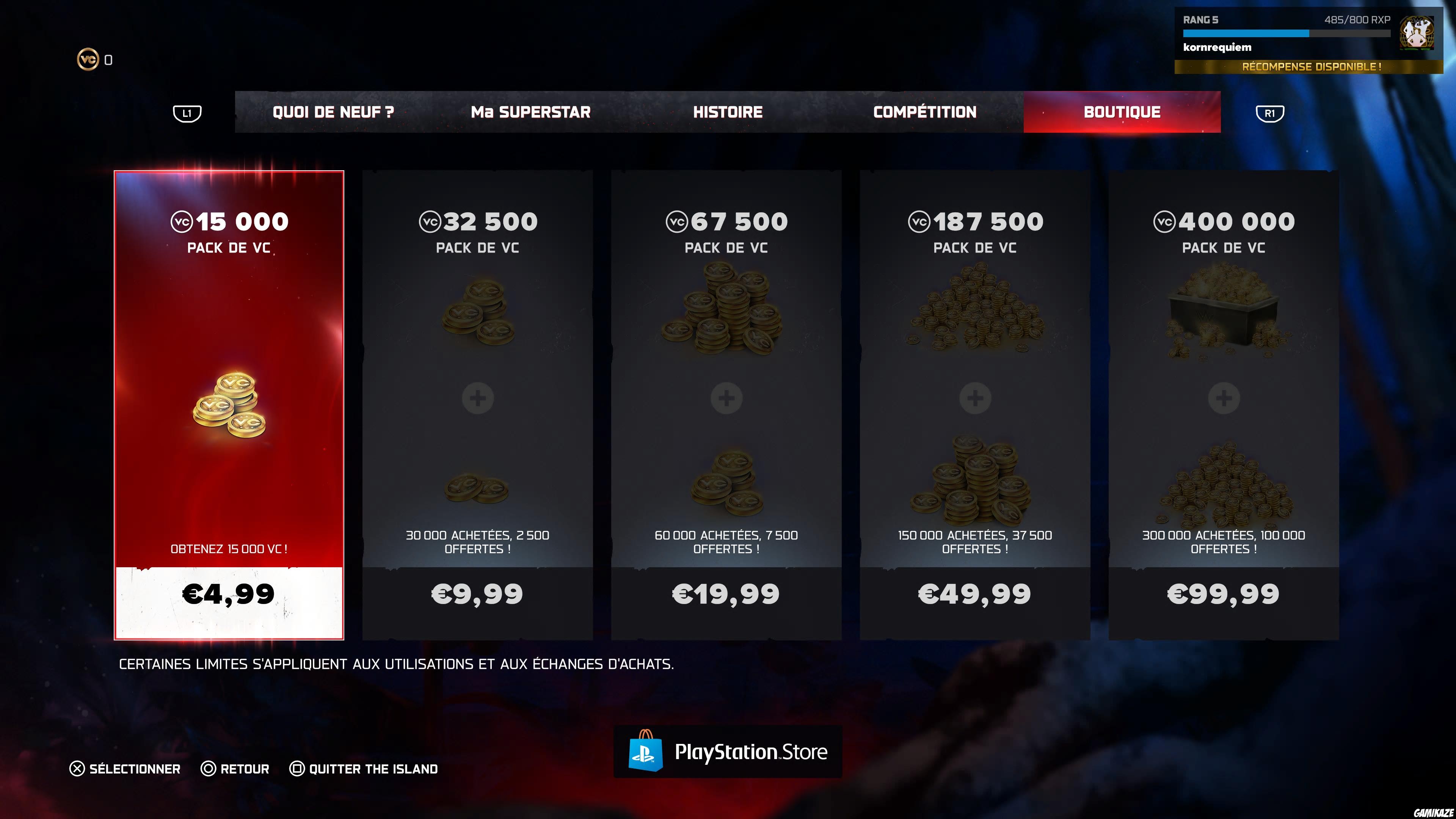This screenshot has width=1456, height=819.
Task: Click the VC icon on the 32 500 pack
Action: tap(430, 221)
